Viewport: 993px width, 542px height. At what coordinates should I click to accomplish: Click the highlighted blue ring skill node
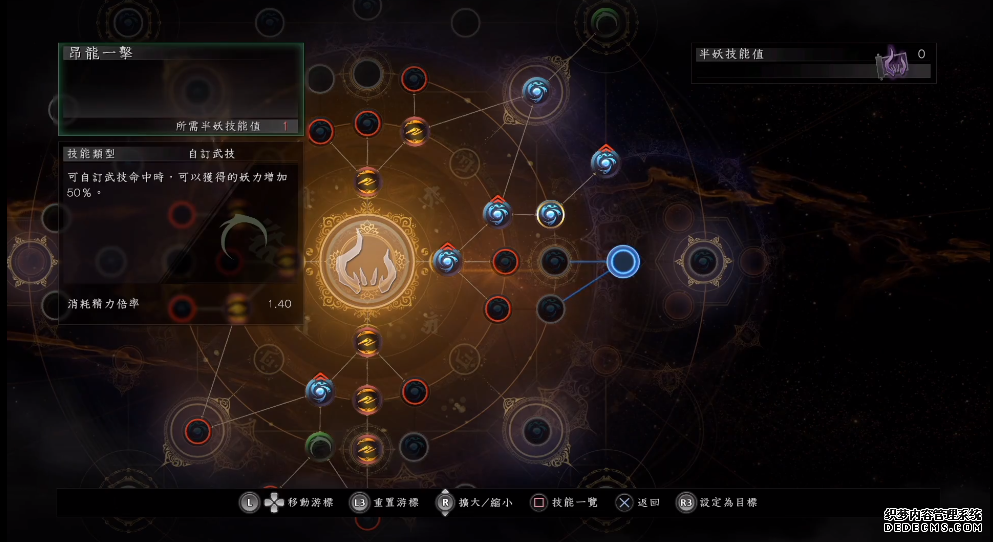(623, 262)
